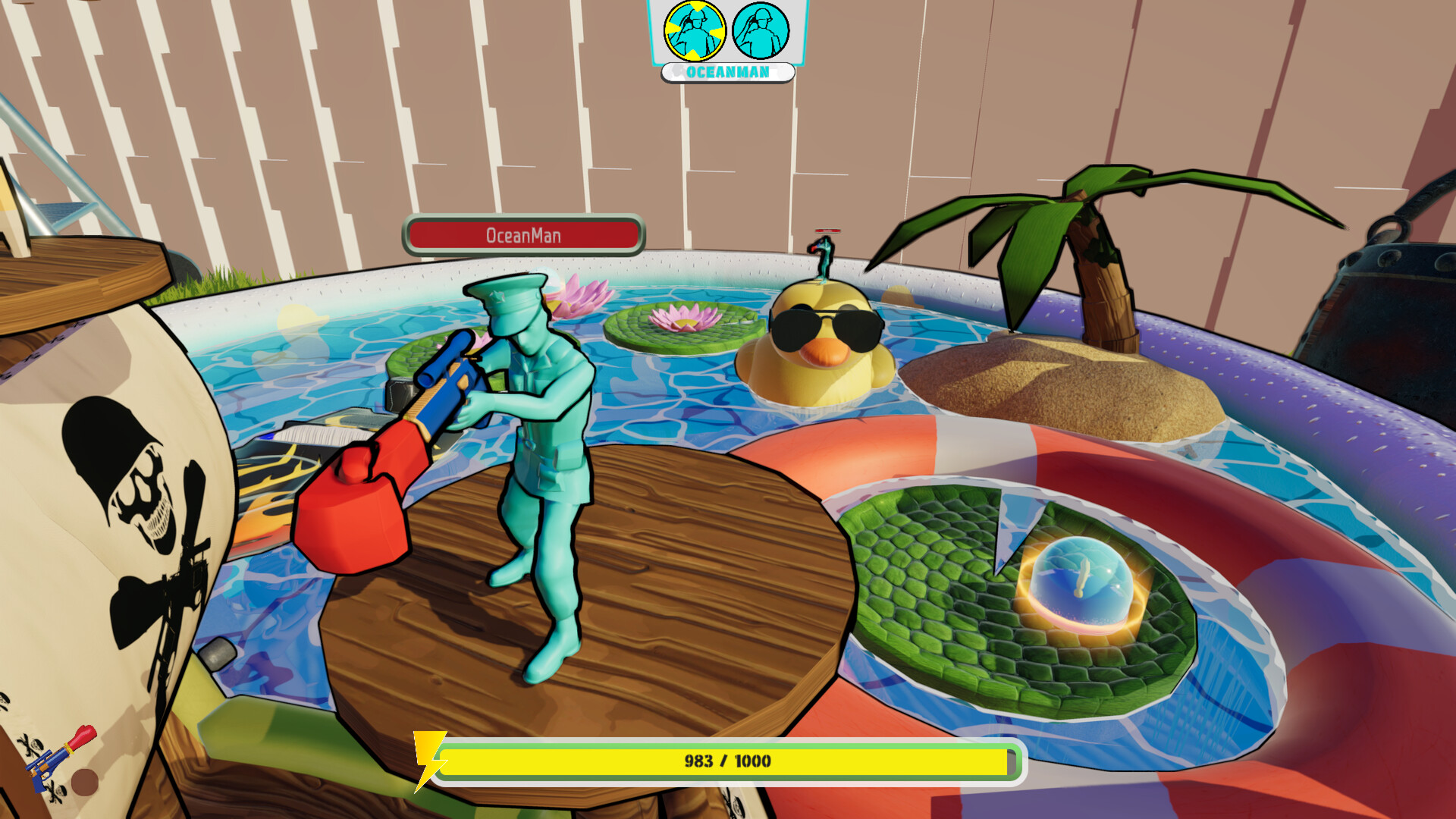Click the OCEANMAN name tag under the portraits

pos(726,73)
